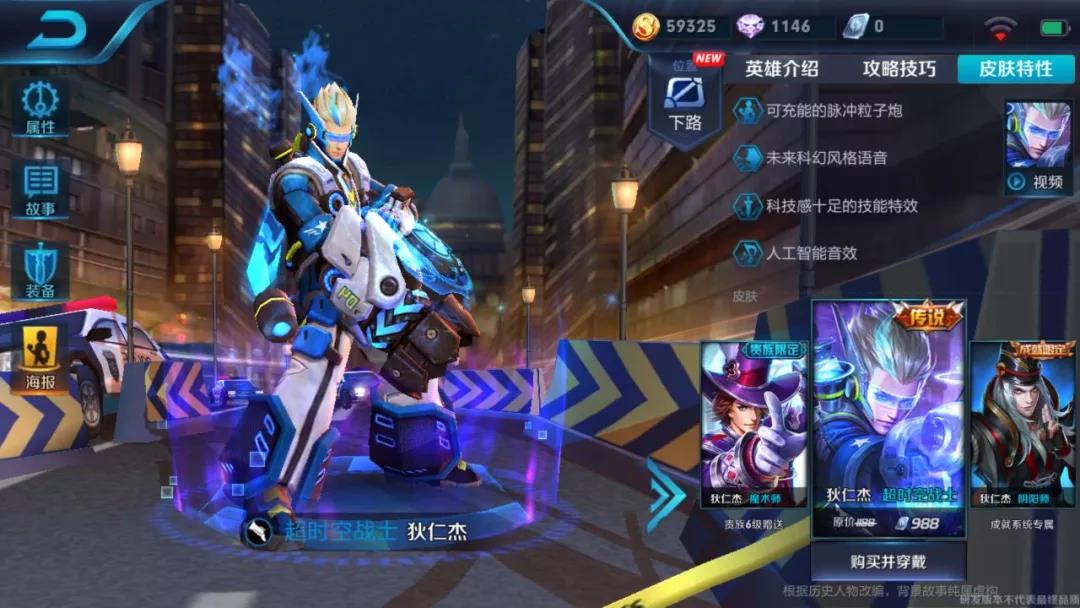Switch to the 英雄介绍 tab
Screen dimensions: 1080x608
coord(781,68)
